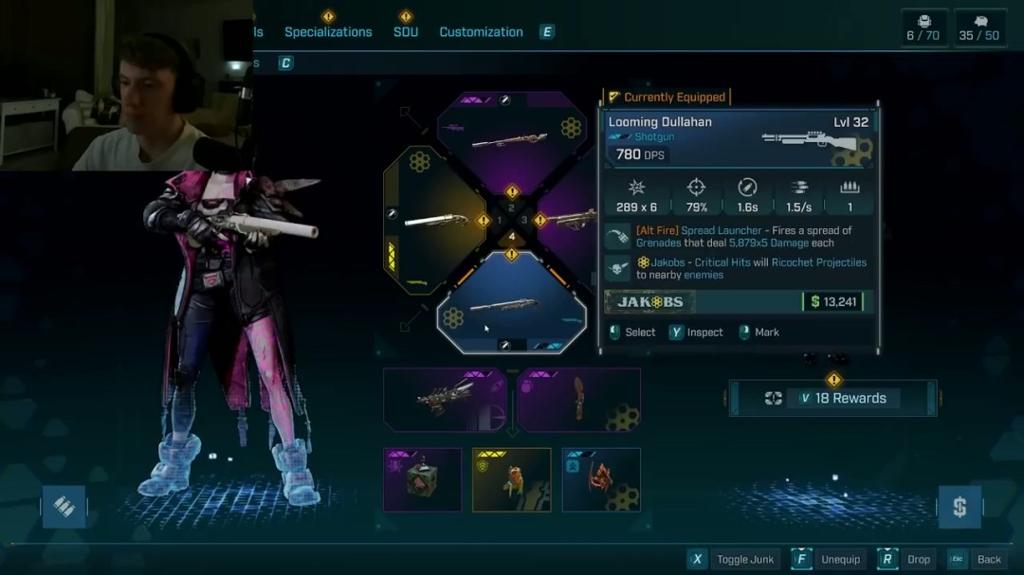Go to the Customization tab

click(481, 32)
